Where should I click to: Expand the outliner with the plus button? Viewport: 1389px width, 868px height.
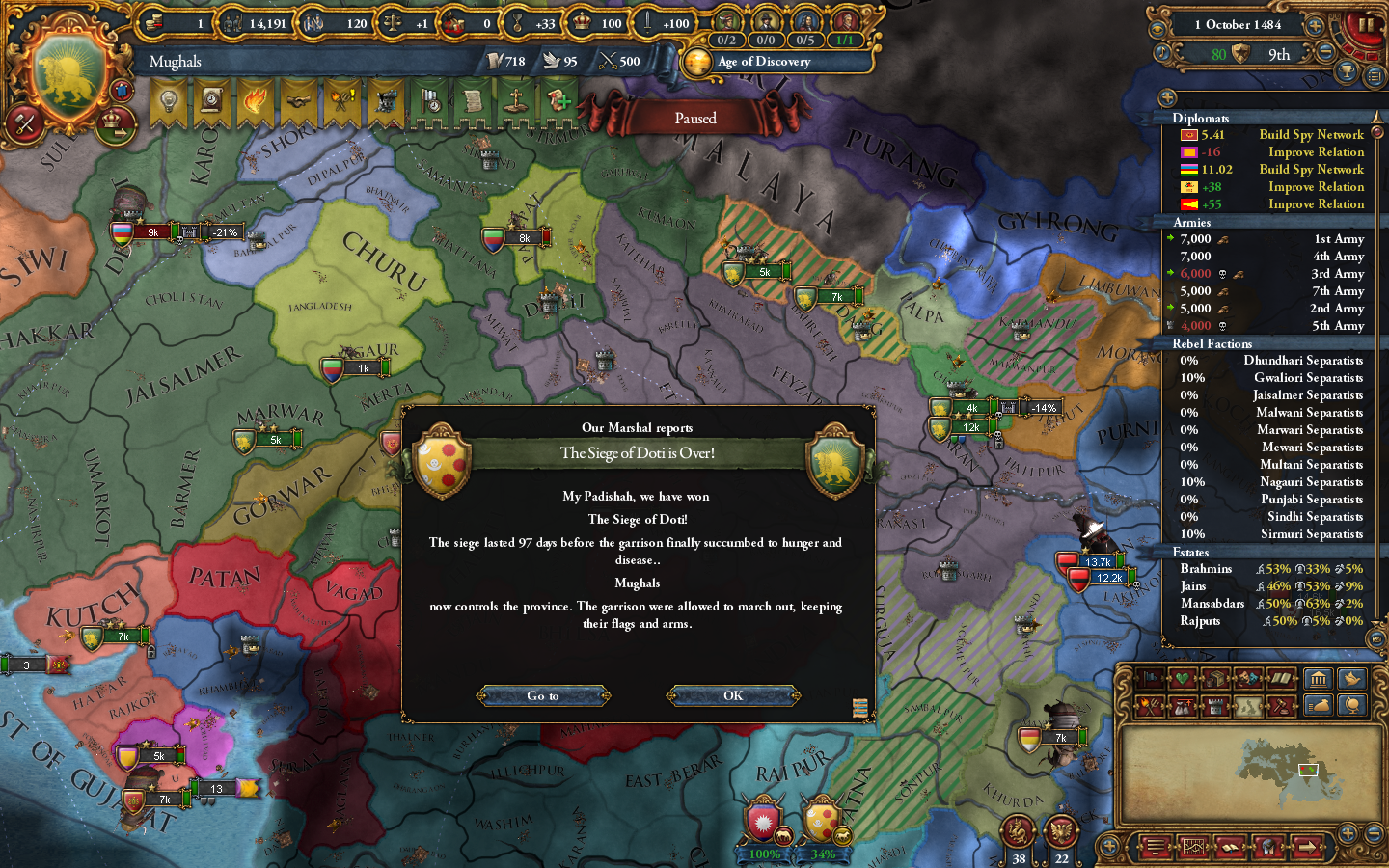1167,96
